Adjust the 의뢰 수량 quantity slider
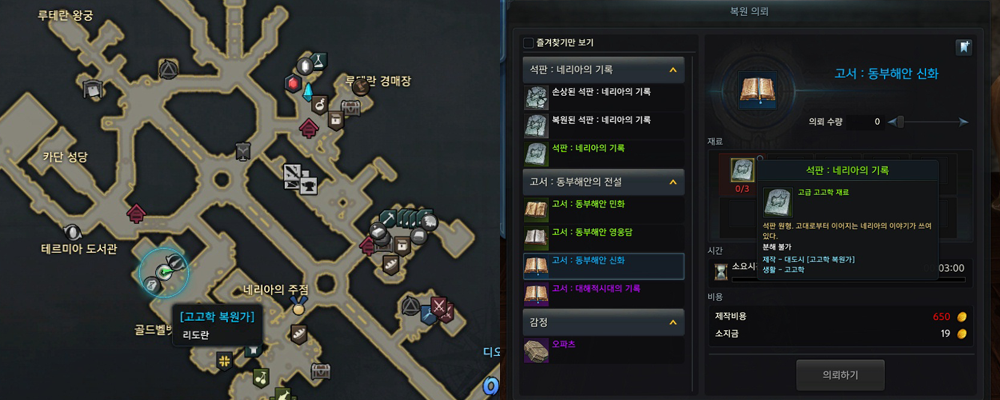This screenshot has height=400, width=1000. coord(897,121)
